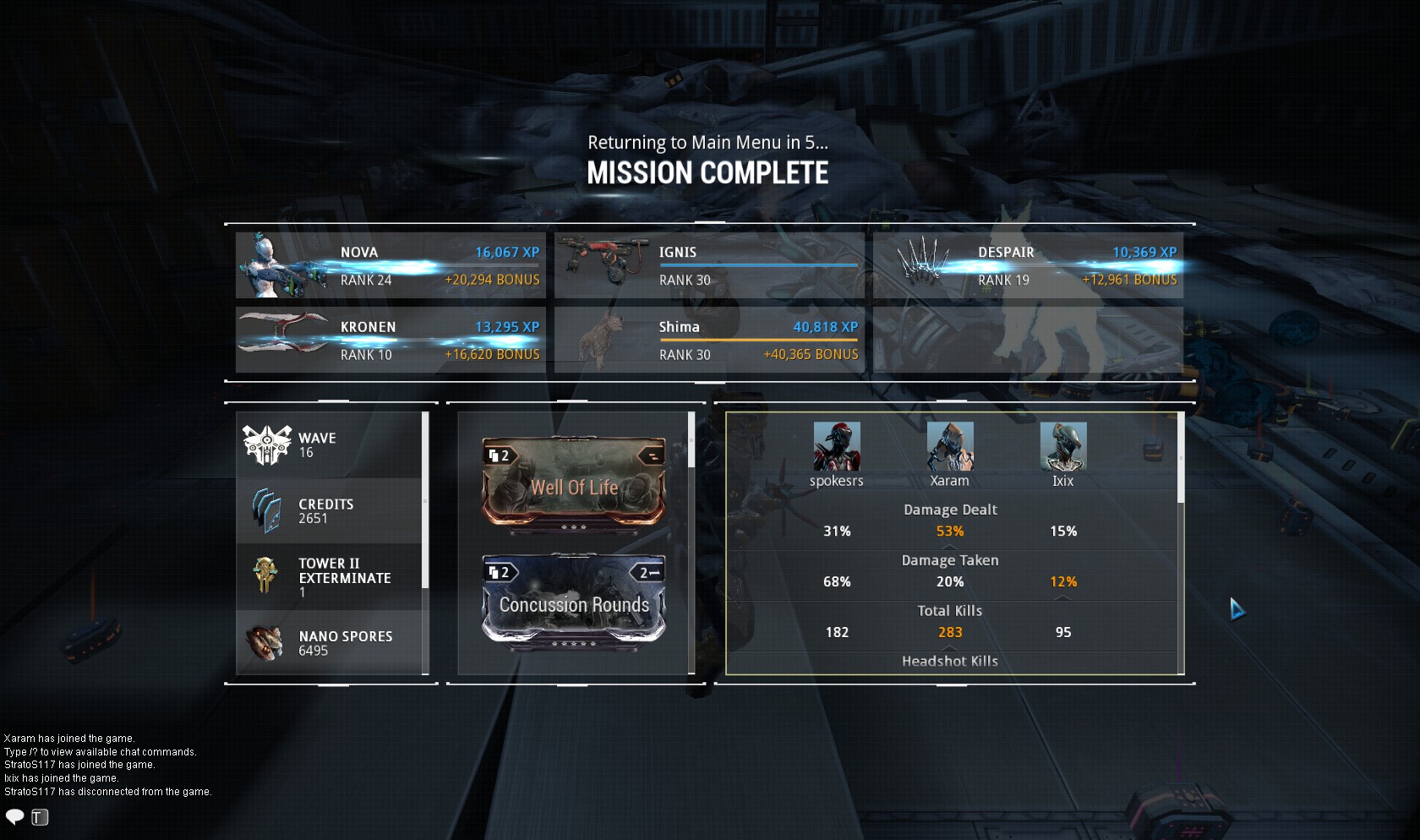Select the Xaram player avatar
The image size is (1420, 840).
click(x=950, y=446)
